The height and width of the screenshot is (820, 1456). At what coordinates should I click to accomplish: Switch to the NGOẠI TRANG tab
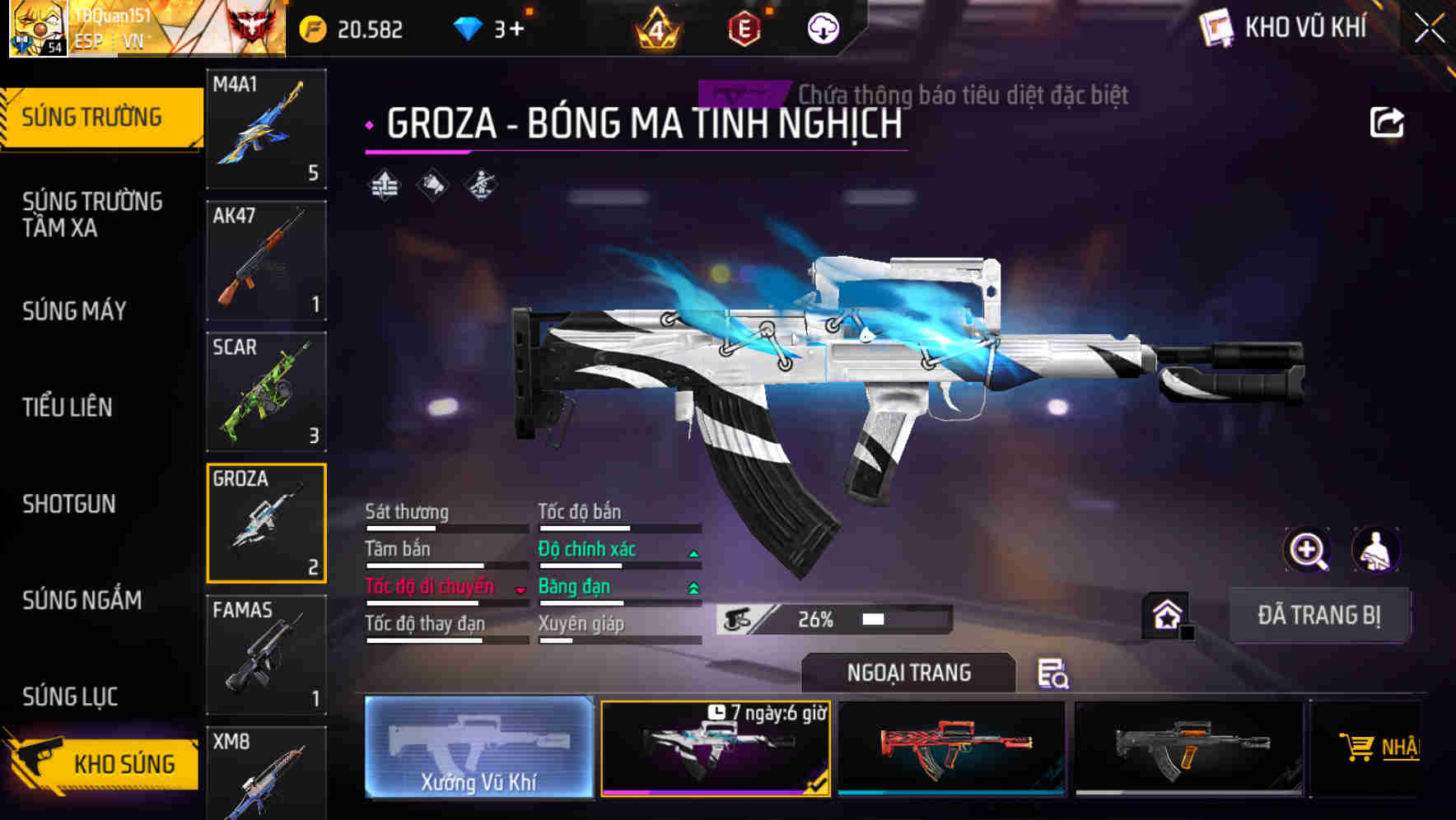[x=909, y=673]
